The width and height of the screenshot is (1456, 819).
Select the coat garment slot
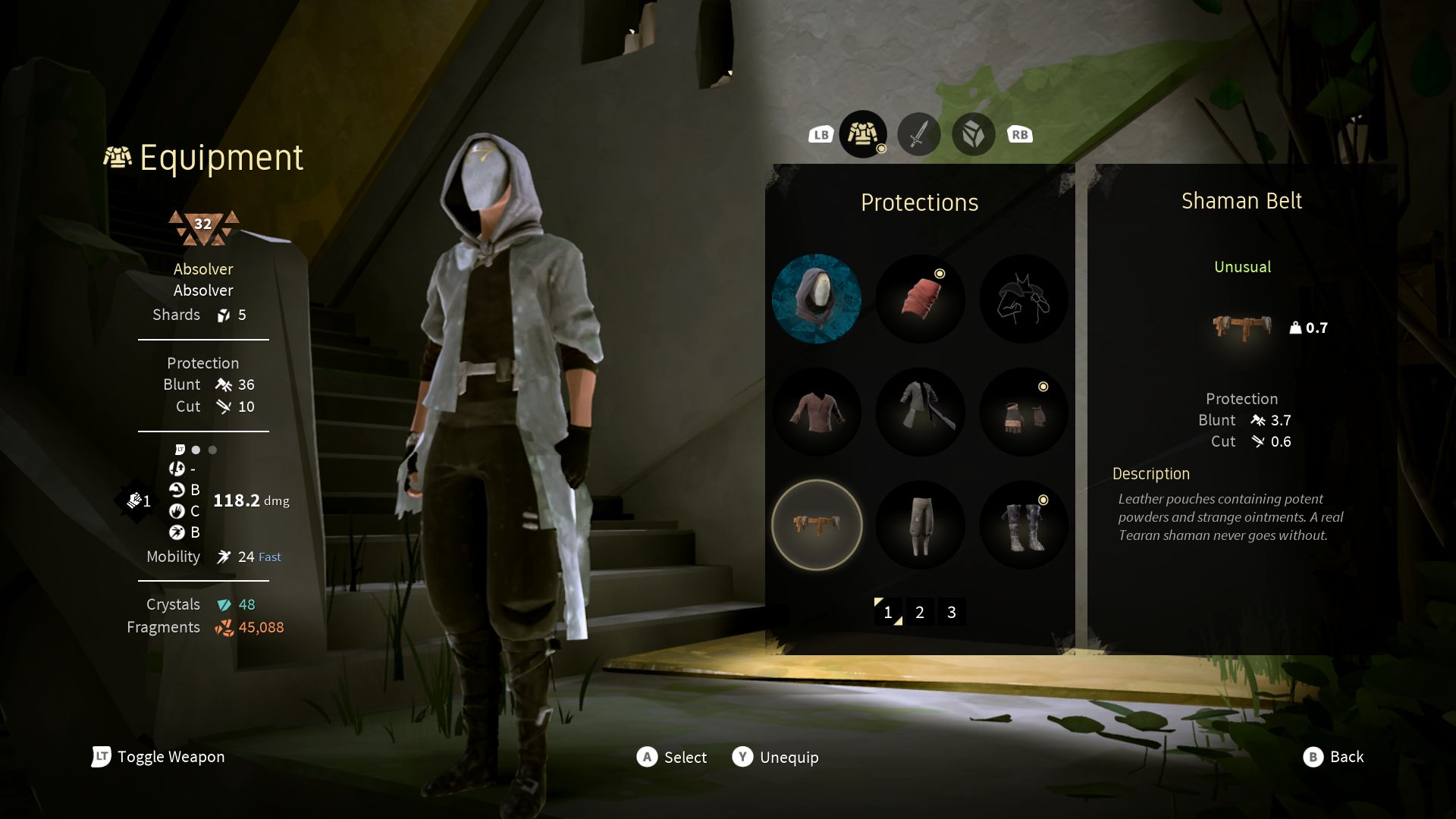920,412
